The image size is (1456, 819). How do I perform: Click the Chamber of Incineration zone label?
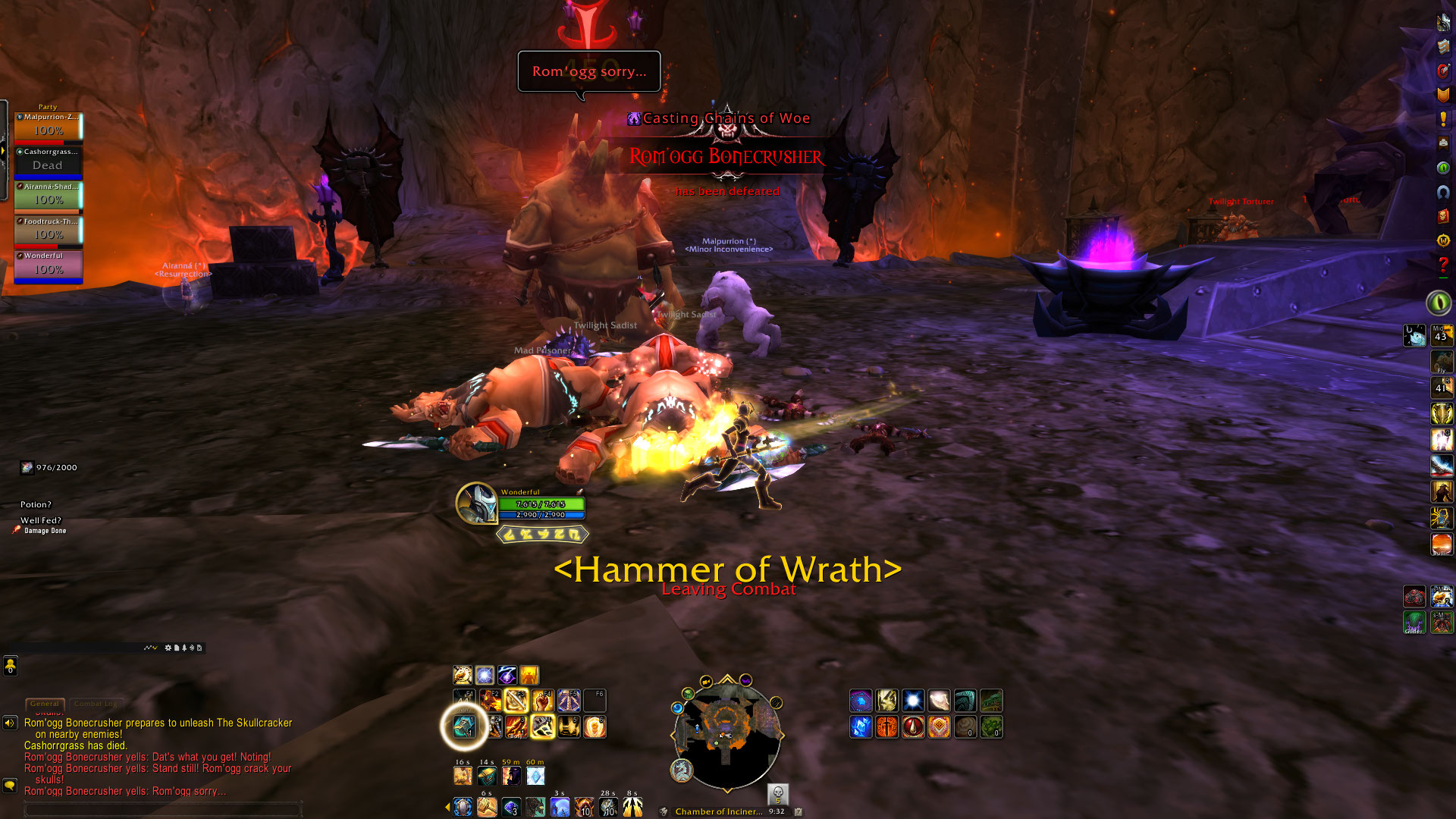718,811
